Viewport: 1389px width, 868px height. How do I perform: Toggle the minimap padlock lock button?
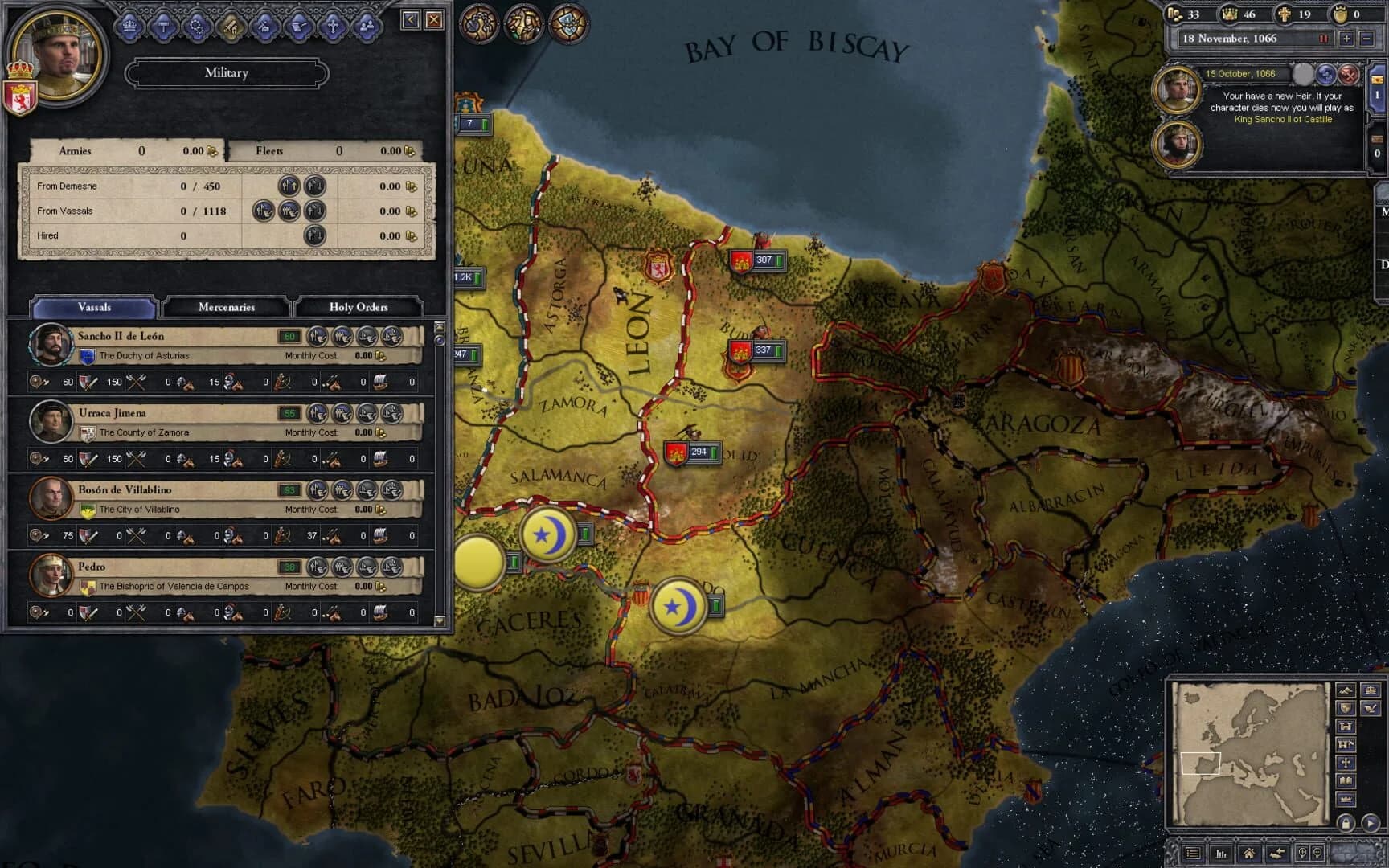click(1346, 823)
